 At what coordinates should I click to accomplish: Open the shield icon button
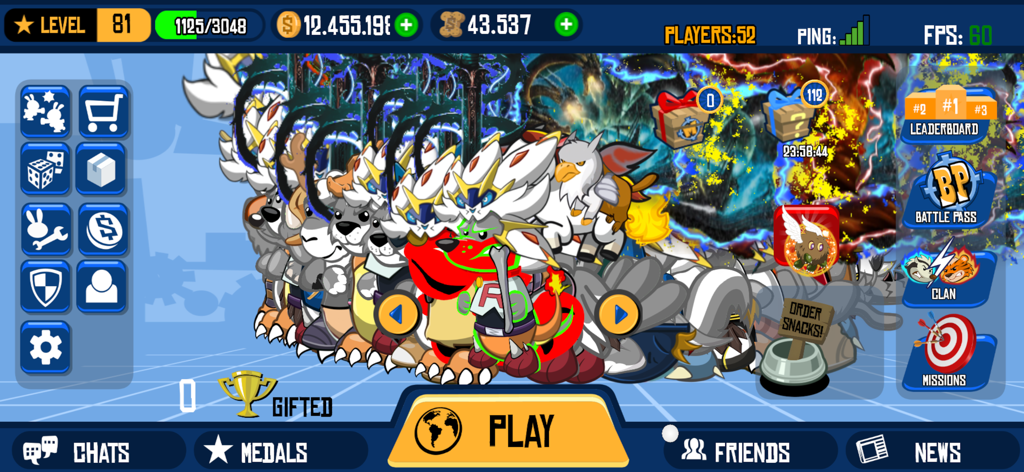point(46,288)
